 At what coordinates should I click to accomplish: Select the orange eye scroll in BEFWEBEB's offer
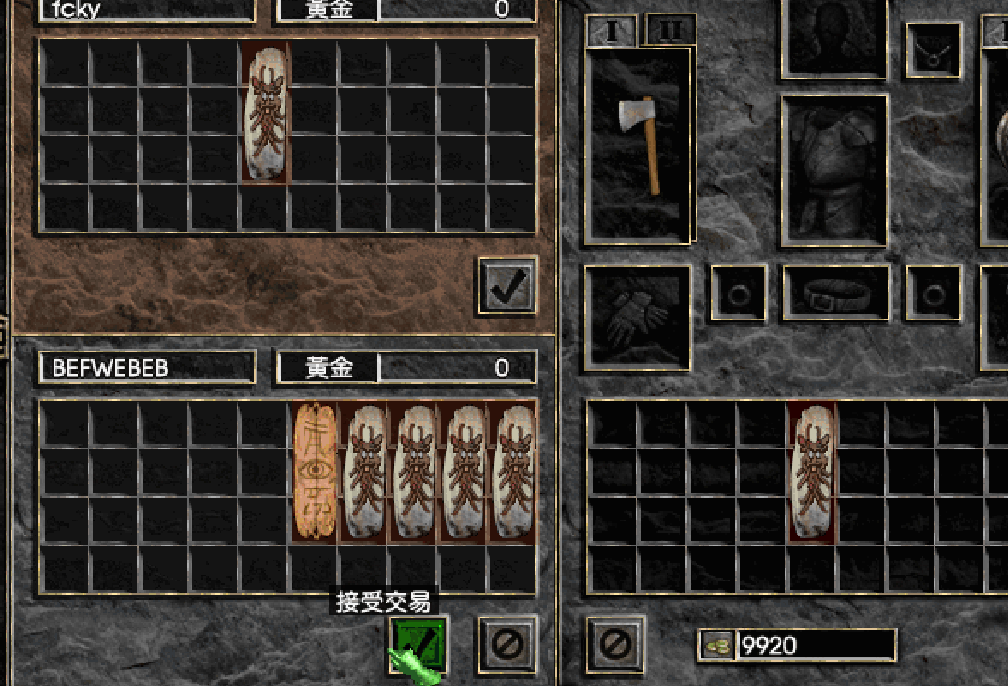315,472
